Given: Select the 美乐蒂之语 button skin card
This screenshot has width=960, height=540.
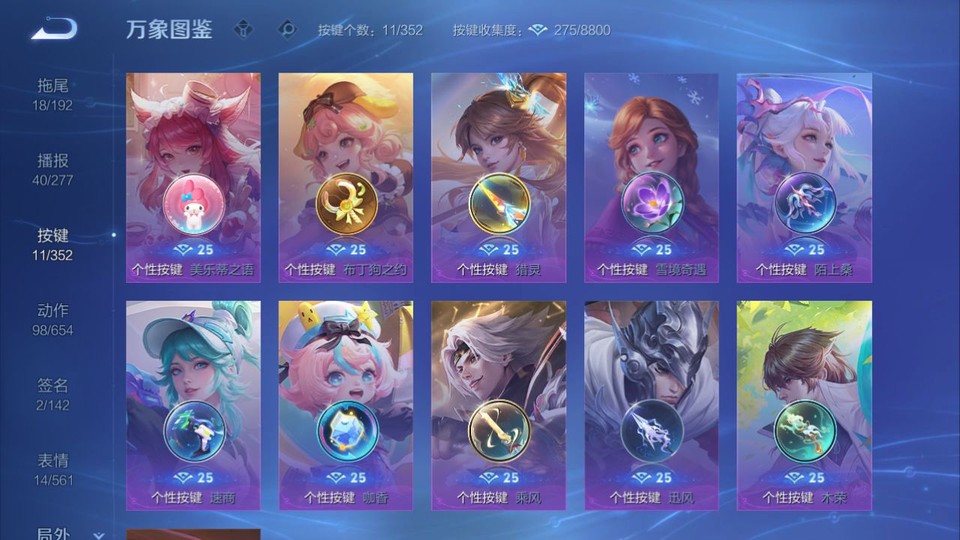Looking at the screenshot, I should 193,177.
